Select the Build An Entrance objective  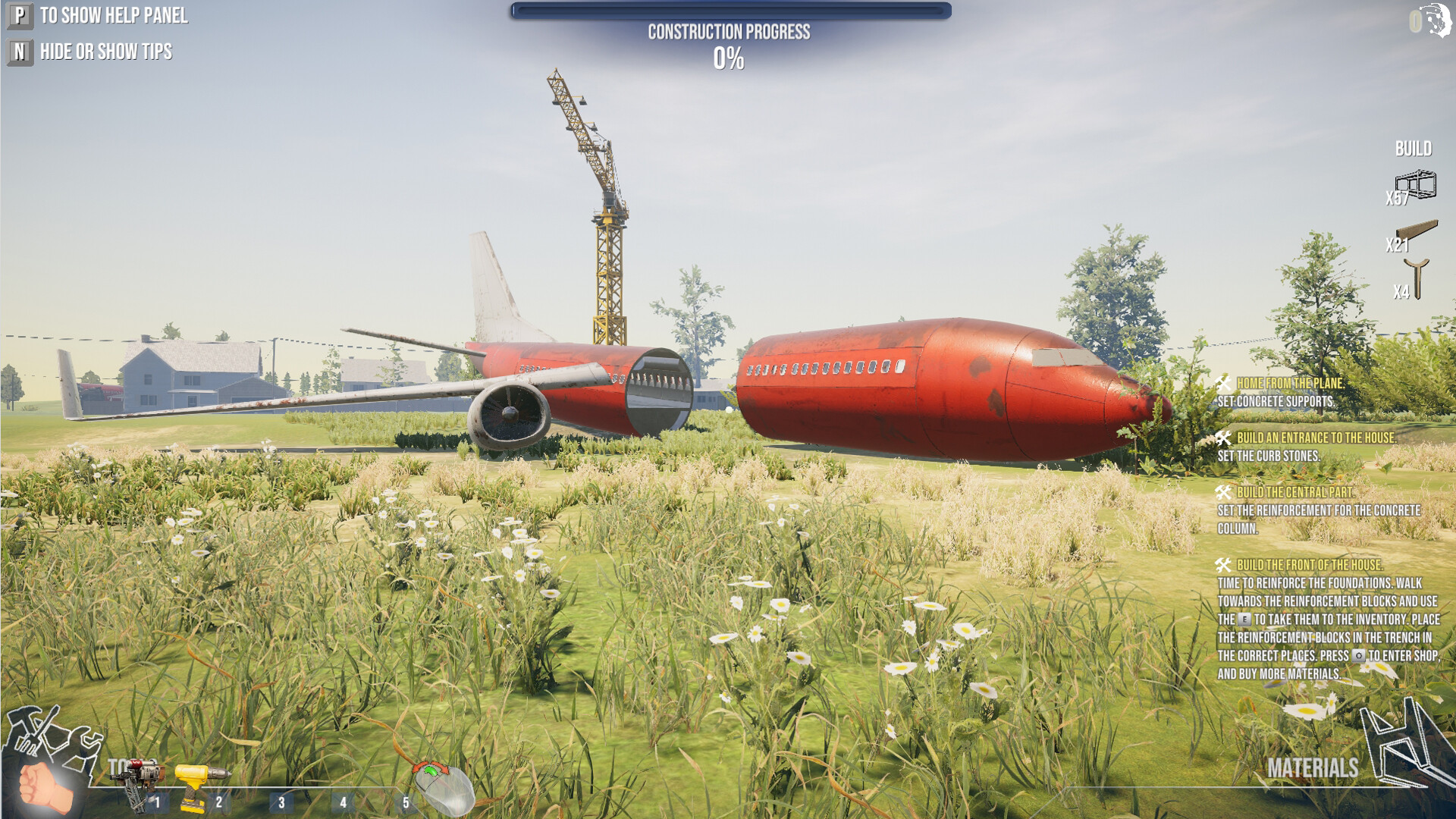point(1316,438)
